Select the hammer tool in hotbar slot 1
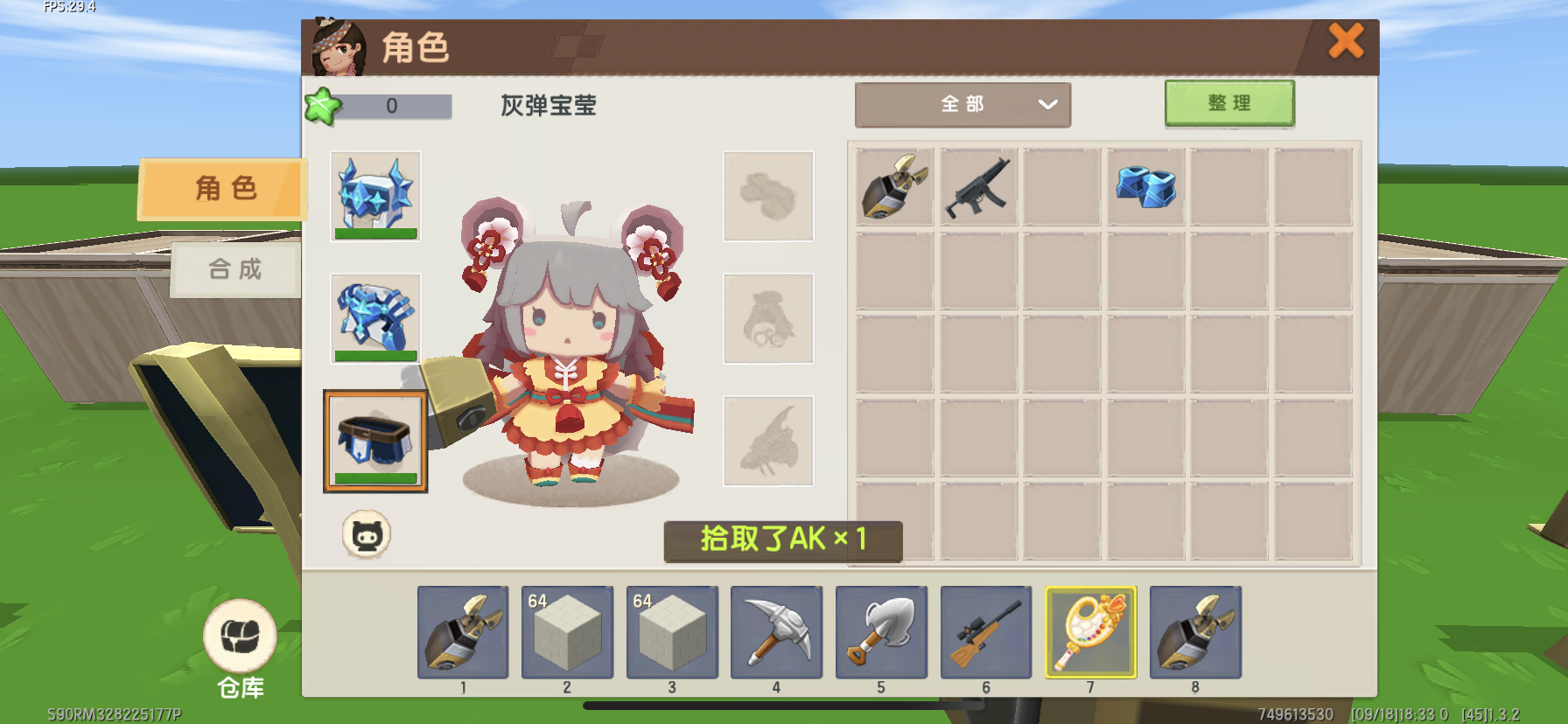Viewport: 1568px width, 724px height. (x=463, y=632)
